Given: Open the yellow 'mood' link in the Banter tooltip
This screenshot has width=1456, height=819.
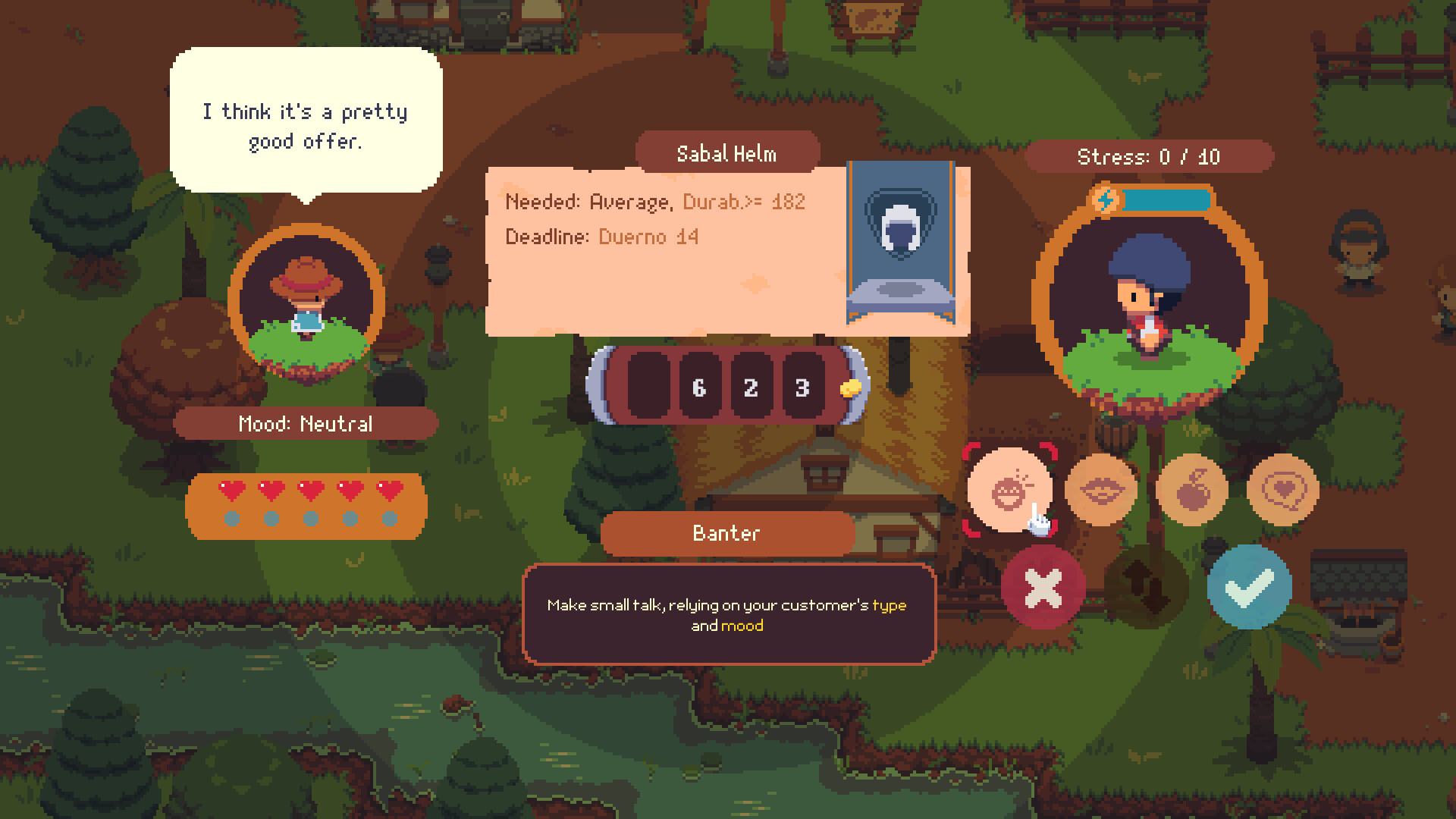Looking at the screenshot, I should [742, 626].
